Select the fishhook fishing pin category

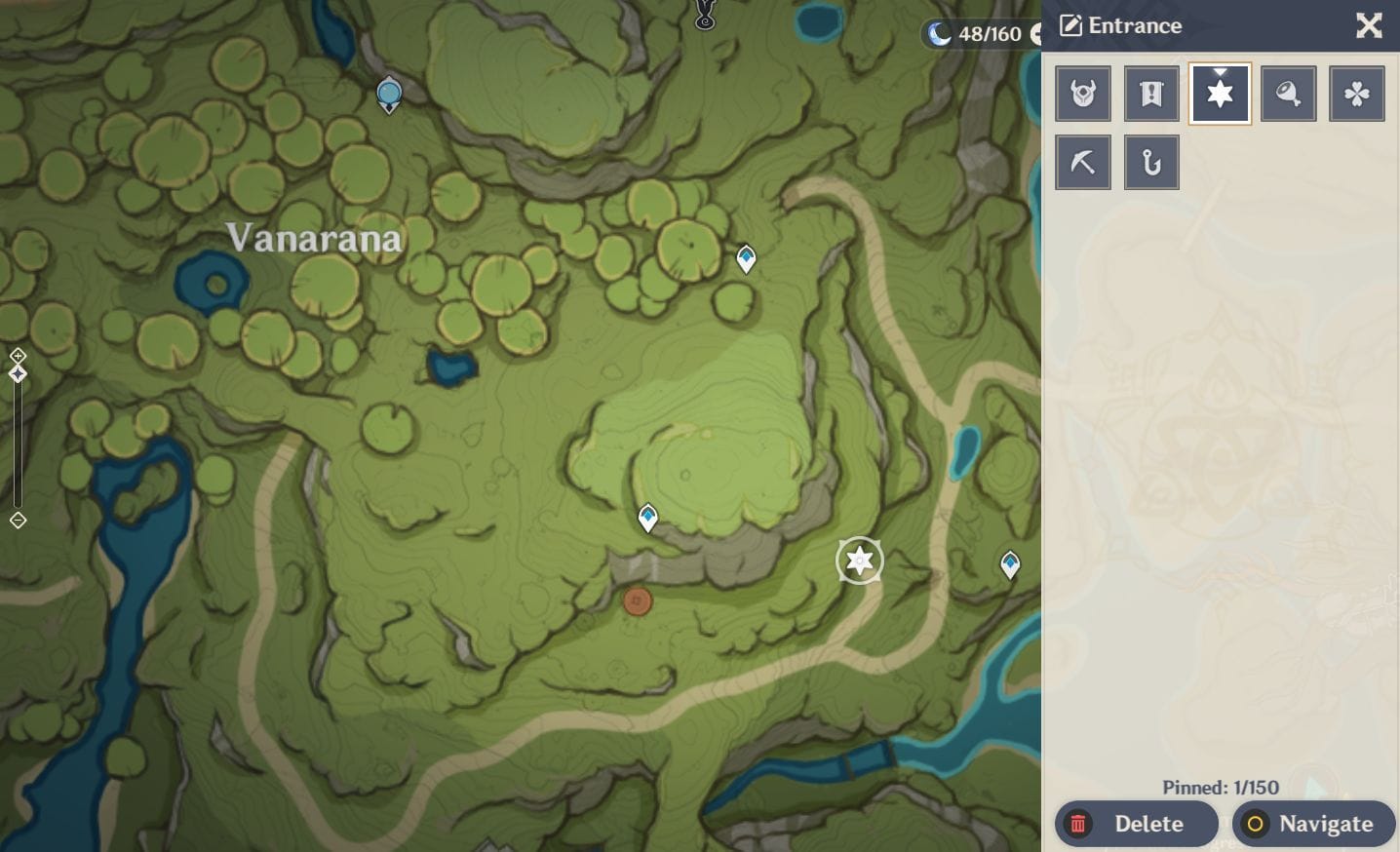click(1151, 162)
